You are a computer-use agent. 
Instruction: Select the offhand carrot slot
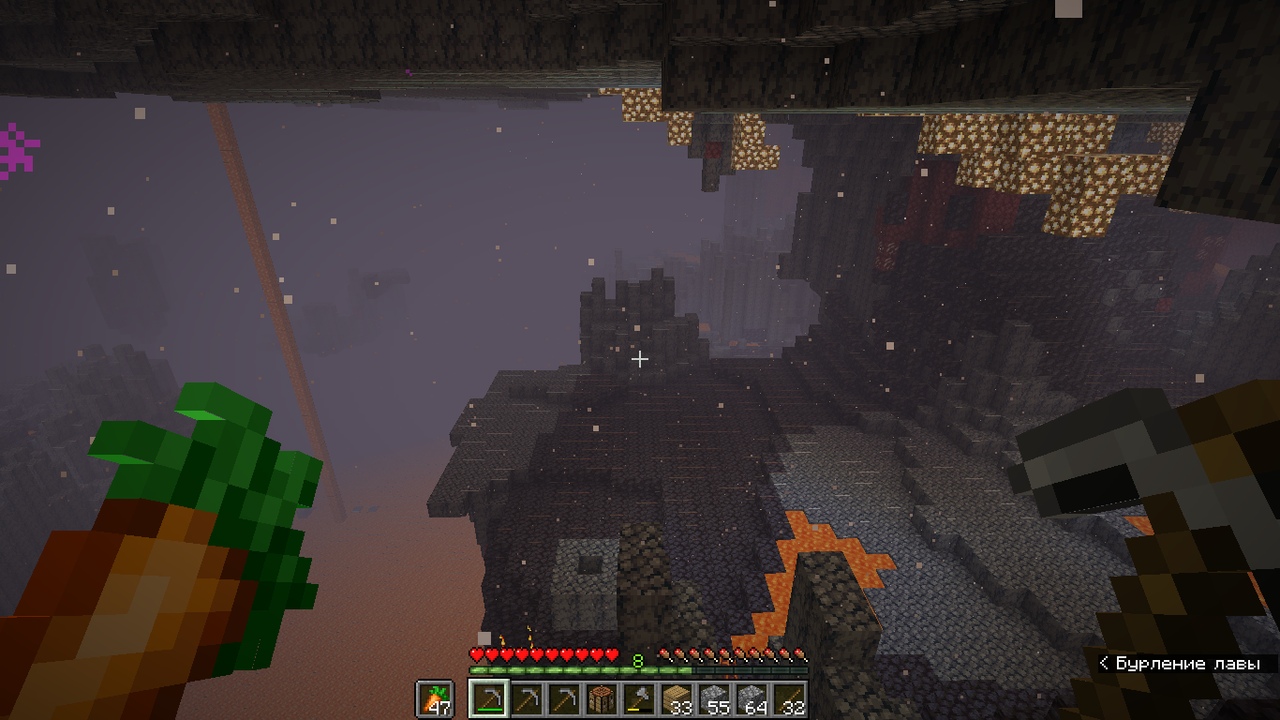(x=434, y=699)
